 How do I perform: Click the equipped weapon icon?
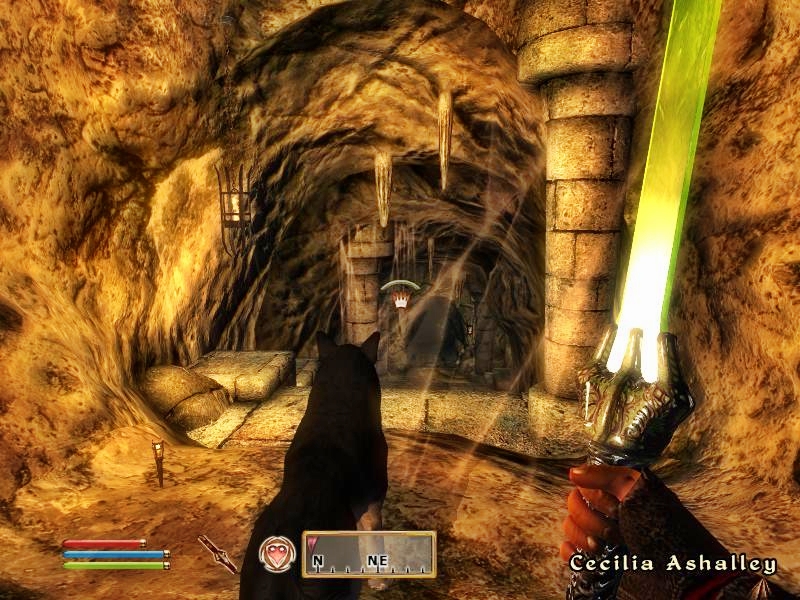click(216, 553)
